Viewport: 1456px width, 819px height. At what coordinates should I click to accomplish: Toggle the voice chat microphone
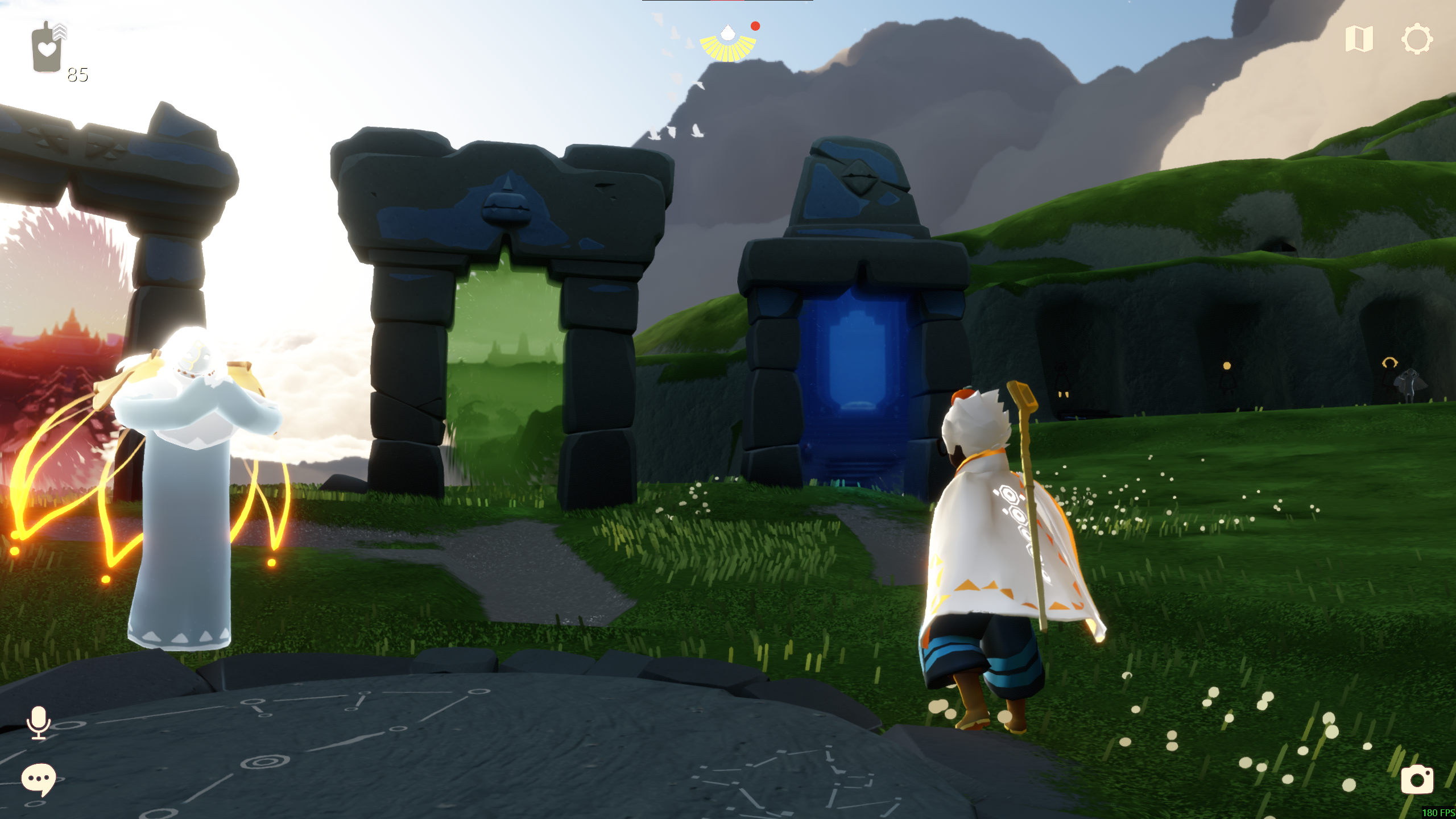(39, 722)
